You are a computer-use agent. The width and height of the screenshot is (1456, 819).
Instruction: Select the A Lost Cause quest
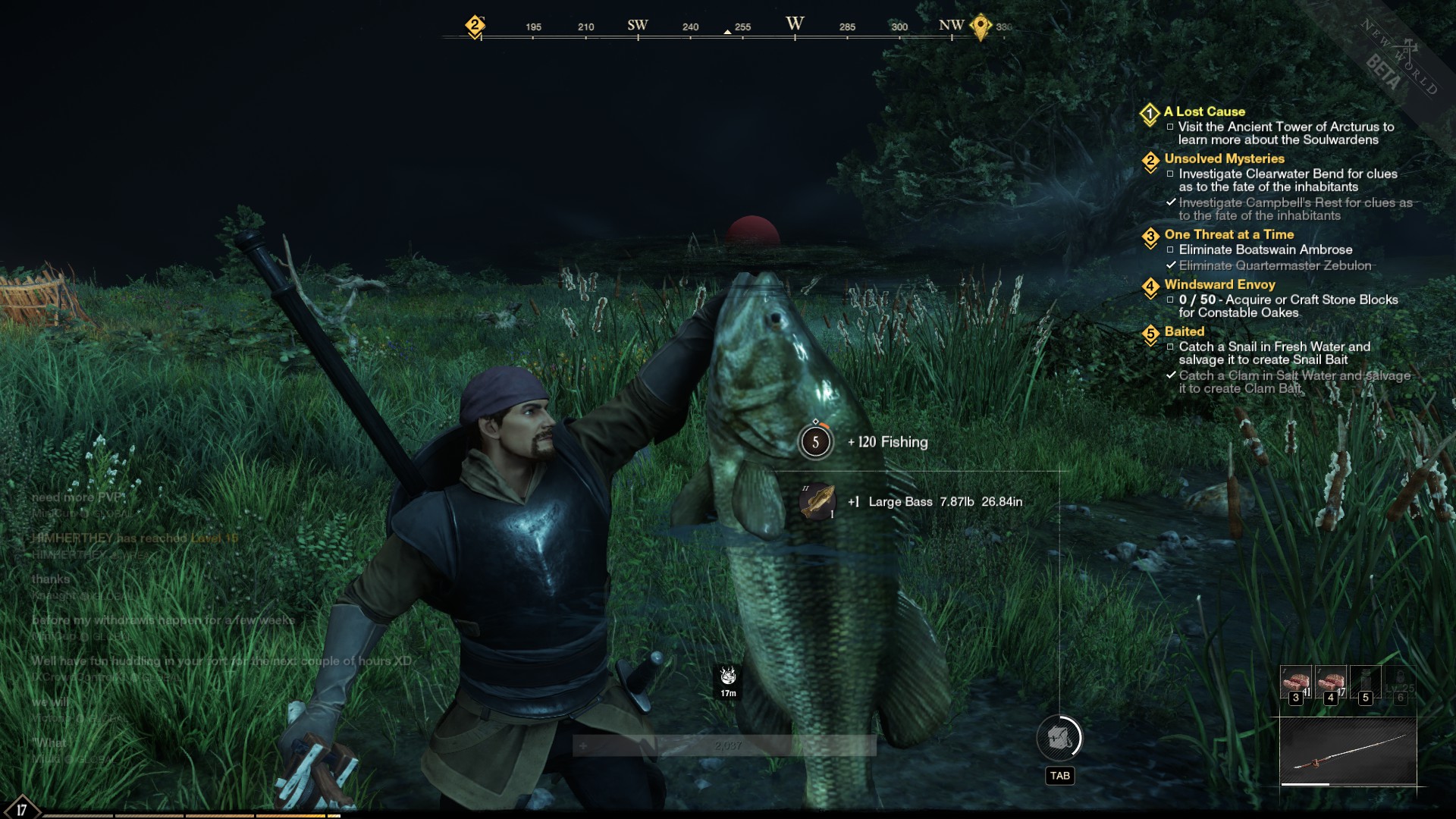[x=1204, y=111]
